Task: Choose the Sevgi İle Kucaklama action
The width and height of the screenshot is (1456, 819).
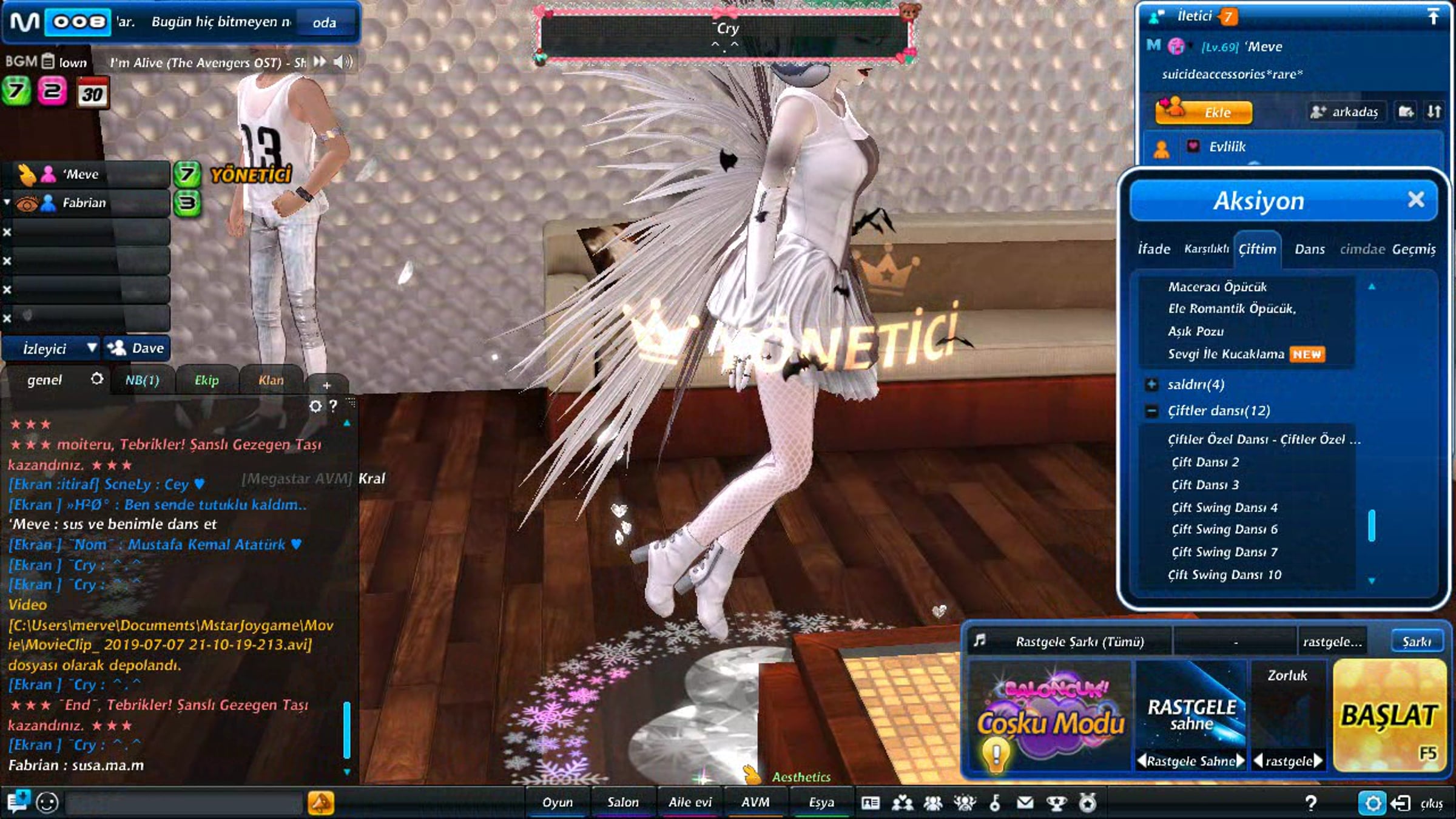Action: click(x=1226, y=354)
